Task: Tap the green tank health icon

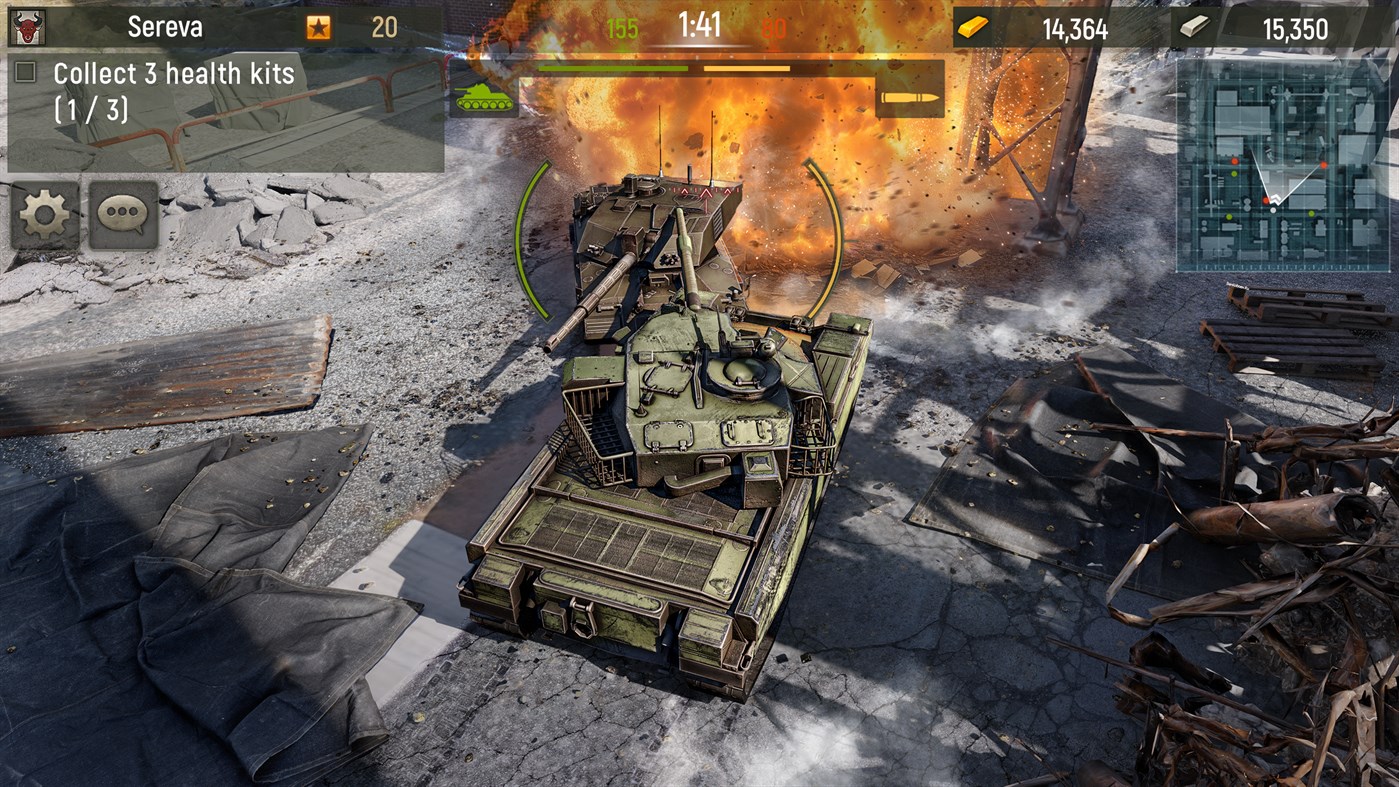Action: [485, 98]
